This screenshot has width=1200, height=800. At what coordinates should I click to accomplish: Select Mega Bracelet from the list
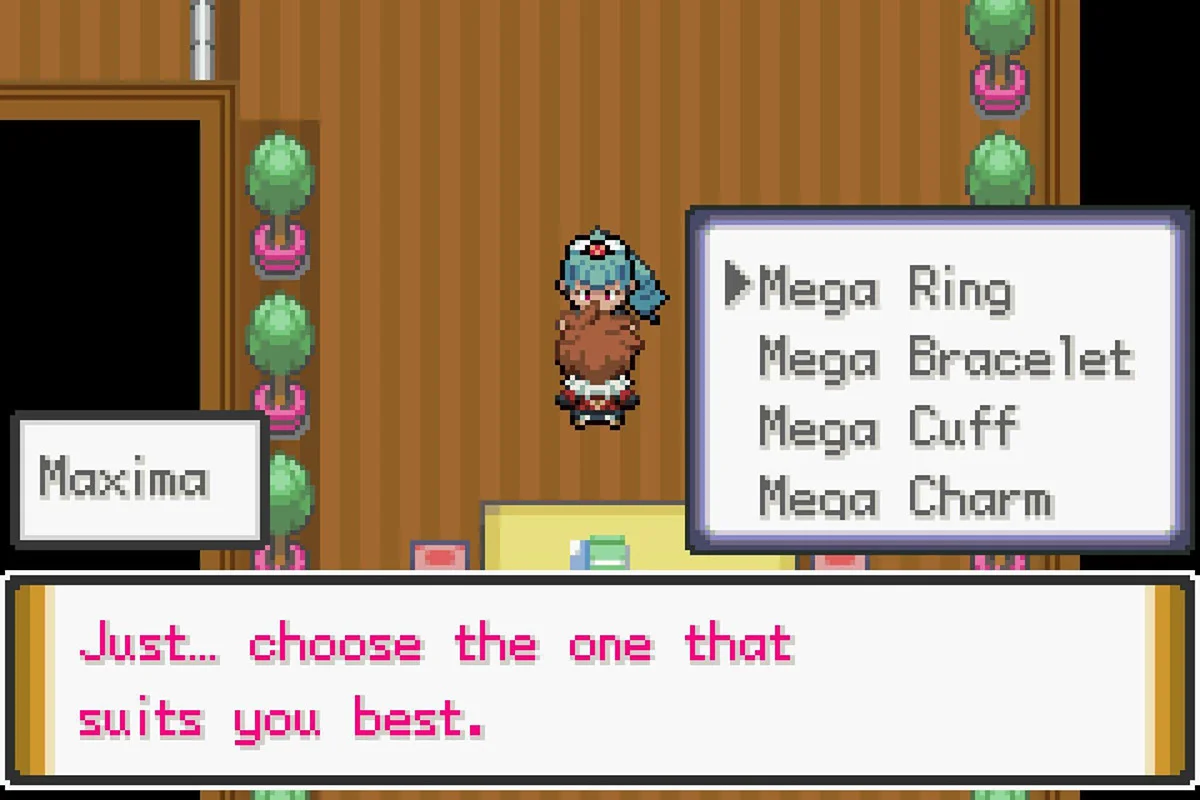(945, 359)
